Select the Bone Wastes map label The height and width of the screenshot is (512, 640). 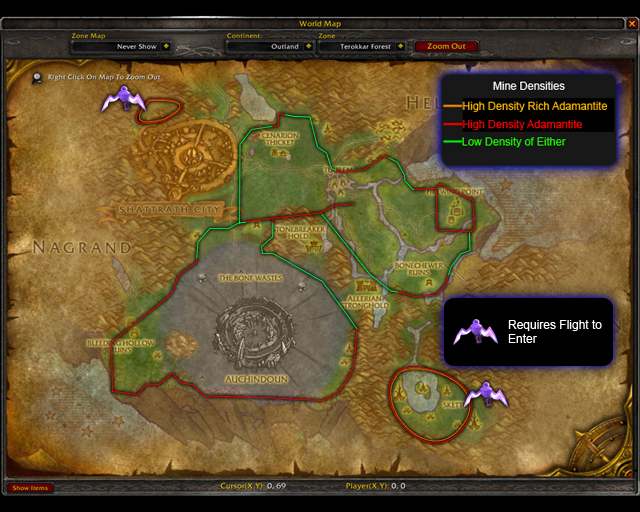pyautogui.click(x=250, y=277)
